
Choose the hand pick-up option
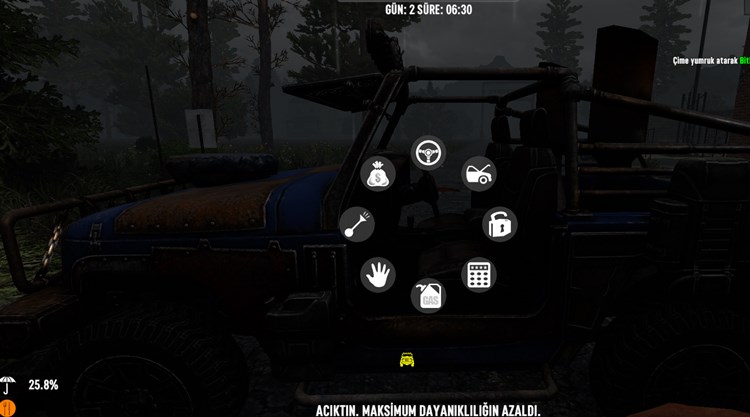378,275
